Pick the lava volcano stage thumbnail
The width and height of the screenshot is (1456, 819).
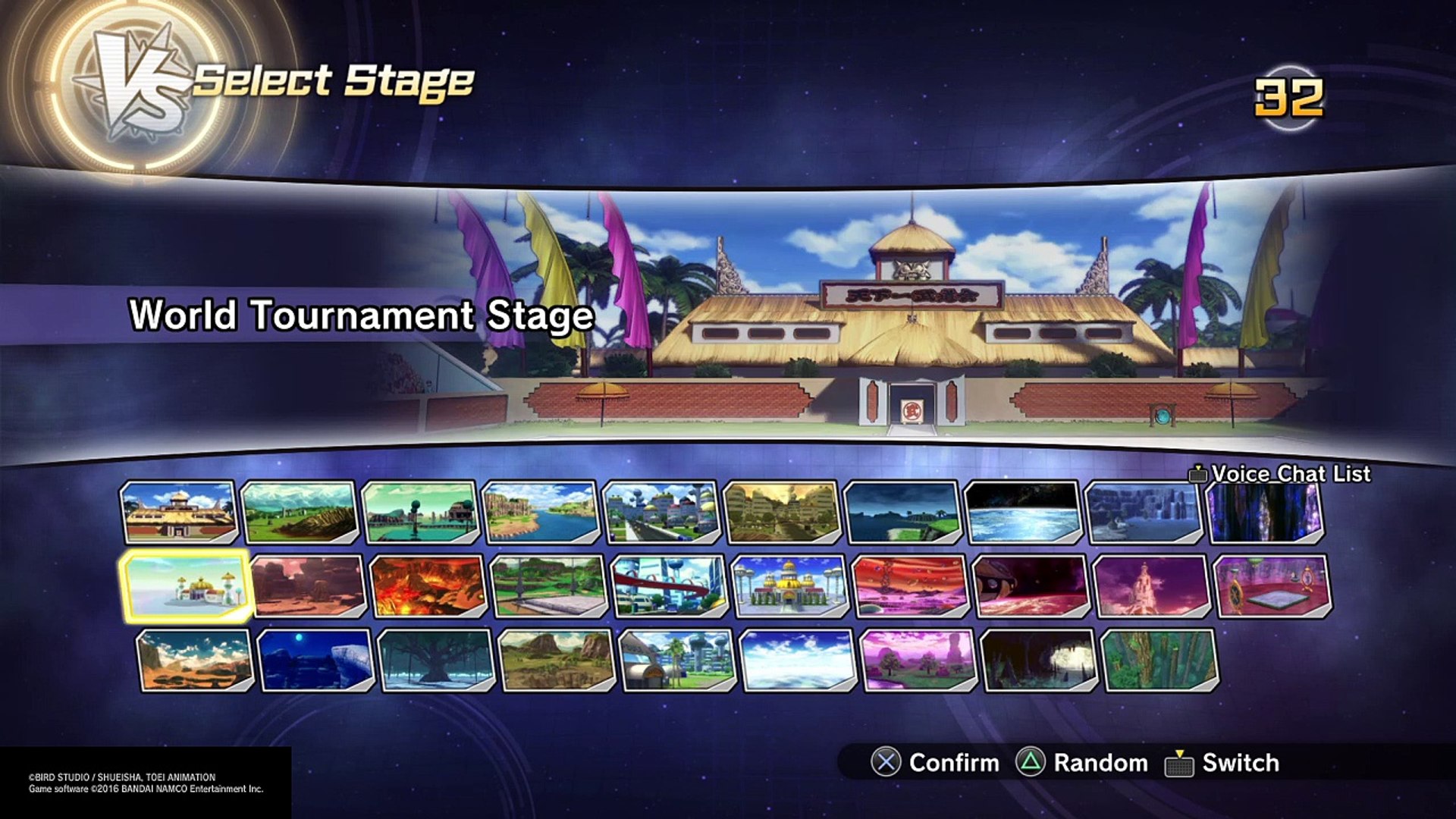click(428, 587)
